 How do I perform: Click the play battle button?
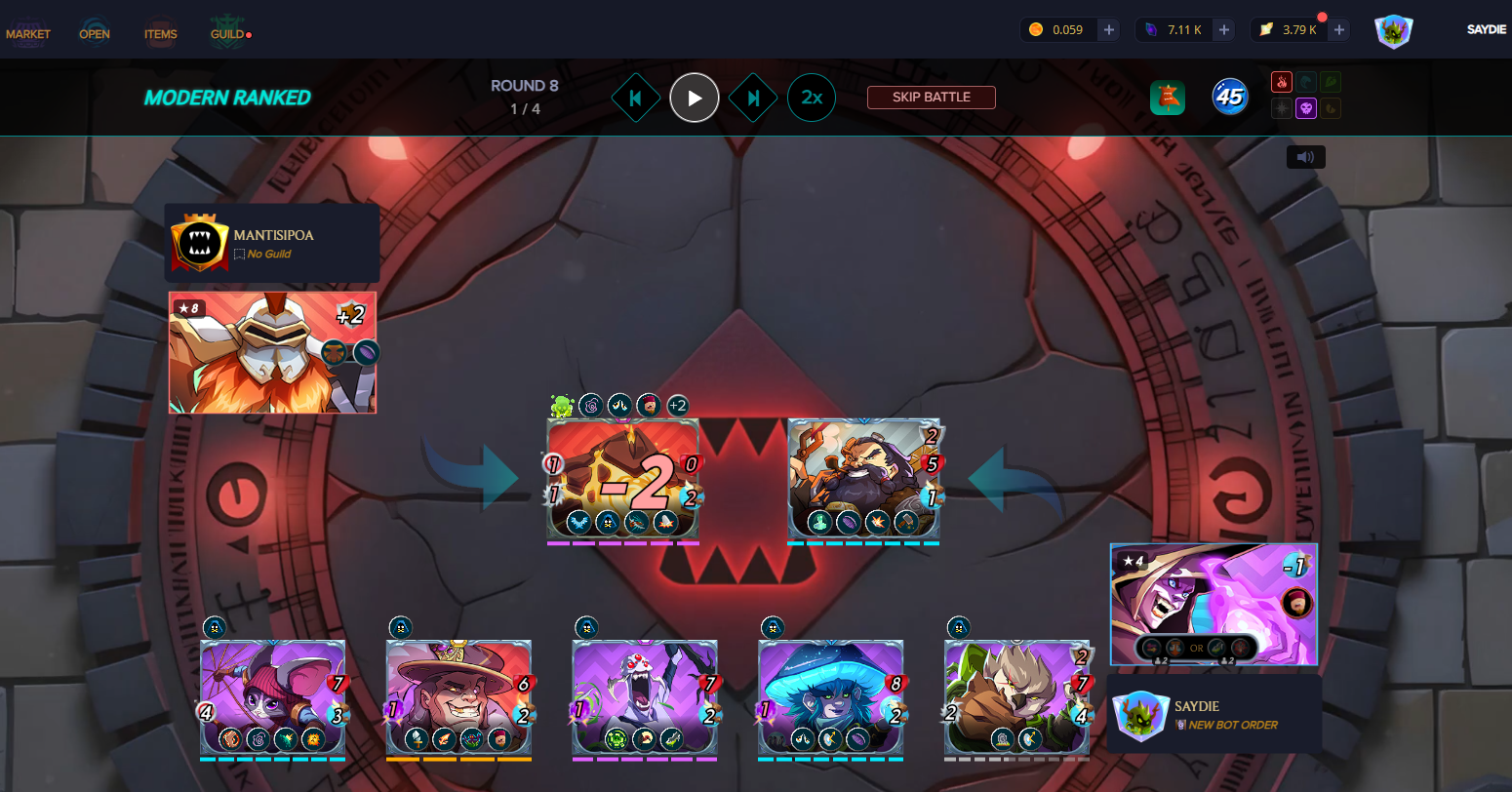(x=695, y=98)
